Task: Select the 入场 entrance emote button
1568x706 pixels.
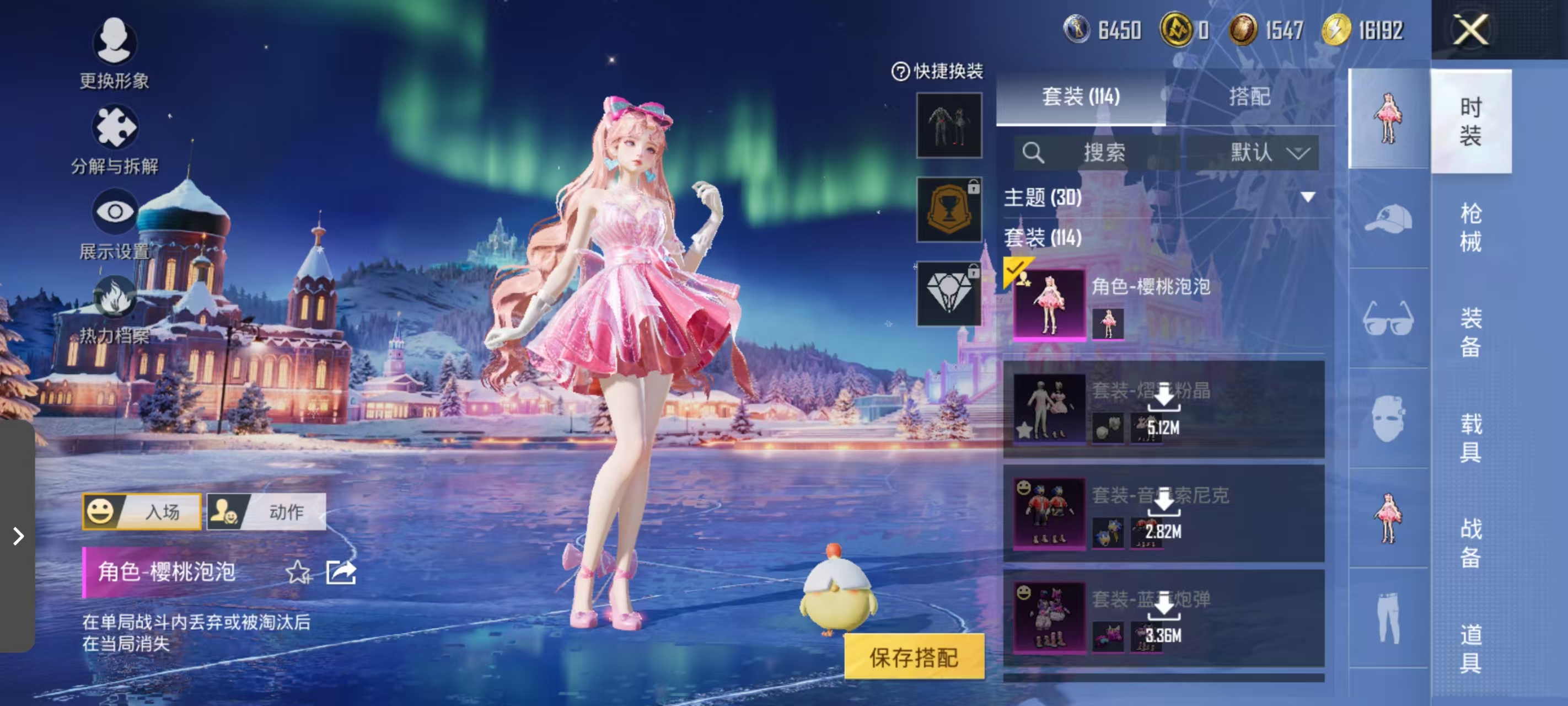Action: pyautogui.click(x=142, y=511)
